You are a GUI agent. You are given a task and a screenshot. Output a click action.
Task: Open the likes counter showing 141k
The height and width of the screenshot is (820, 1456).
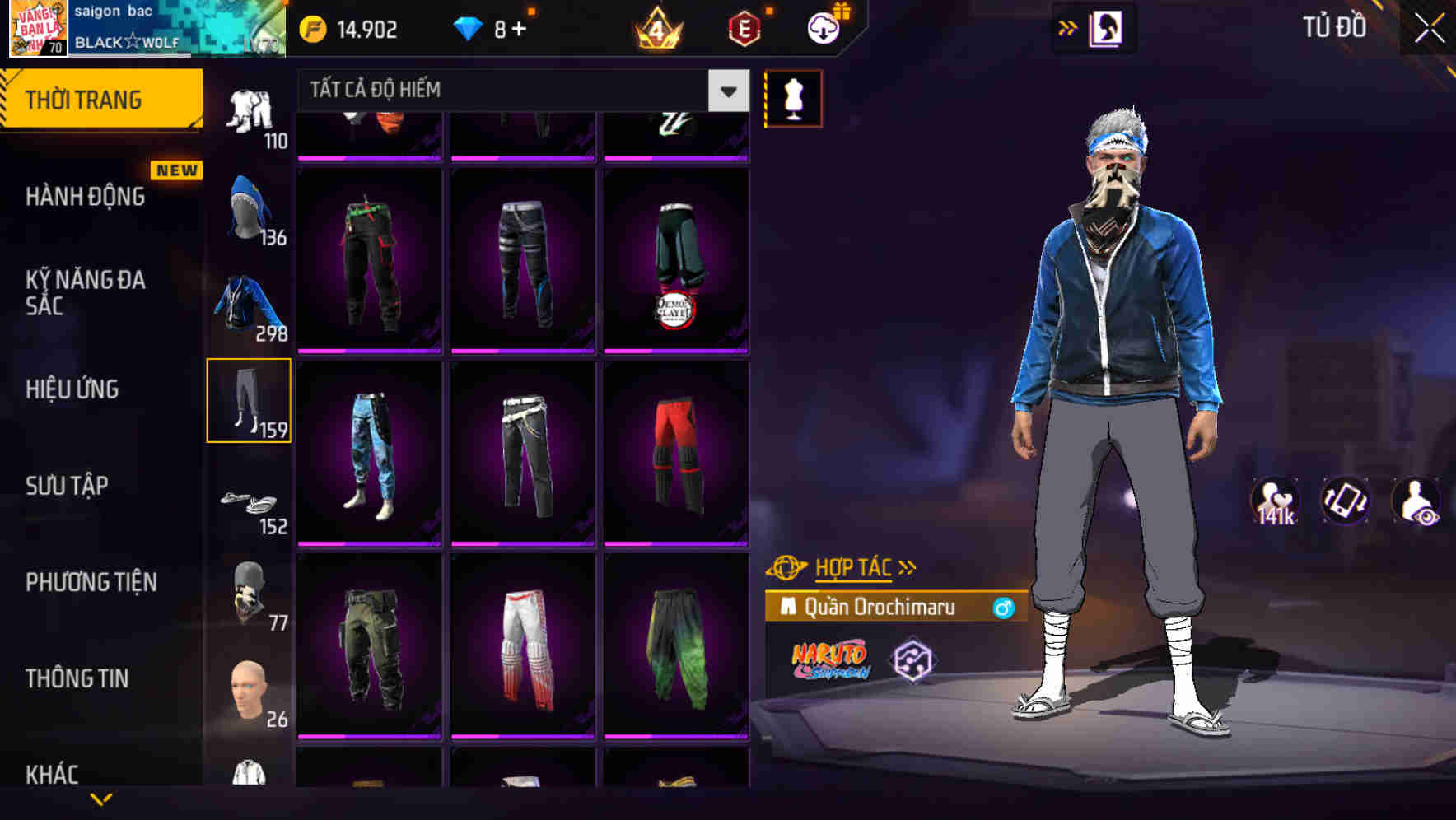1276,501
